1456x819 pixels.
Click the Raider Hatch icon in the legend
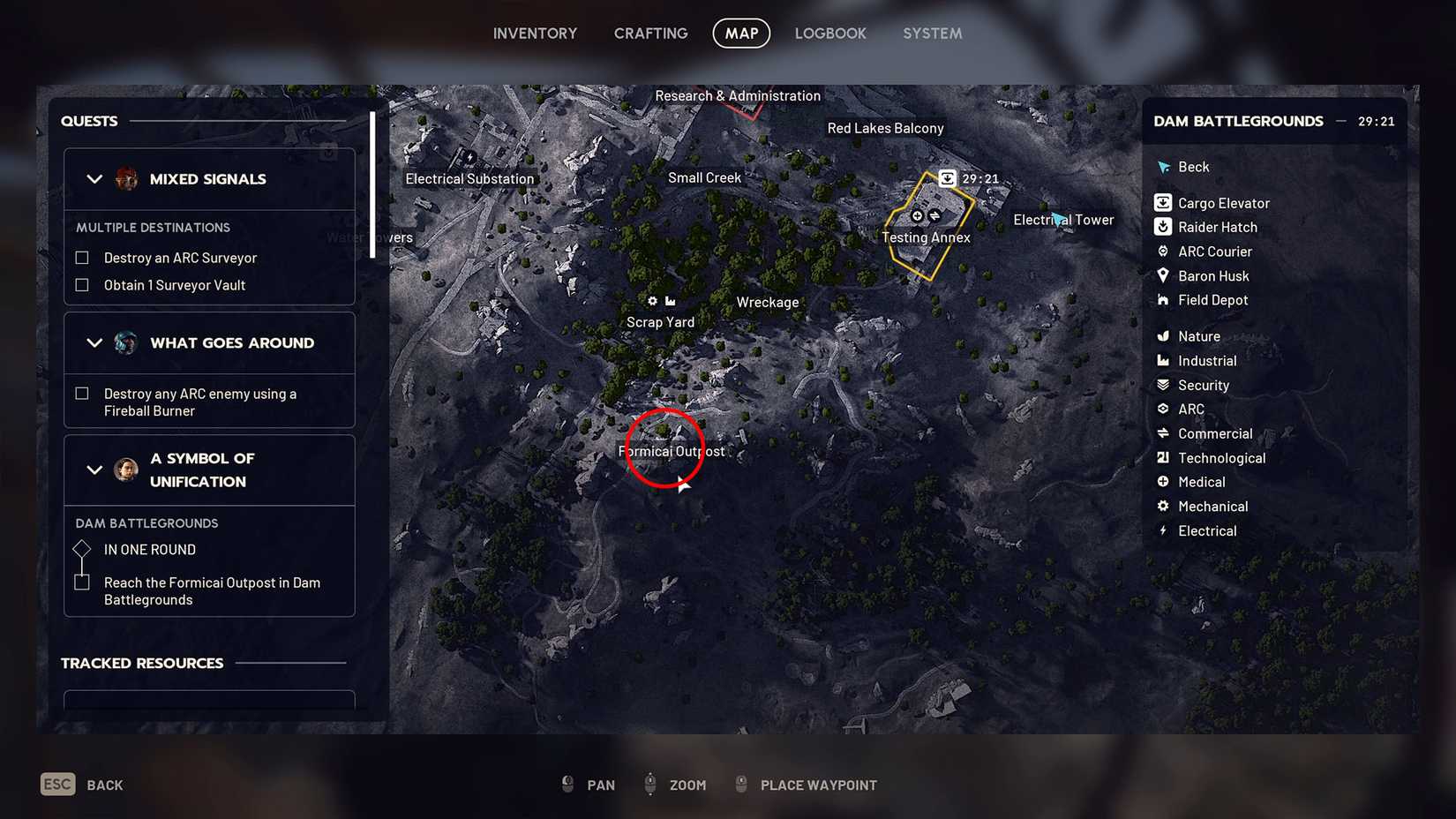[x=1163, y=227]
